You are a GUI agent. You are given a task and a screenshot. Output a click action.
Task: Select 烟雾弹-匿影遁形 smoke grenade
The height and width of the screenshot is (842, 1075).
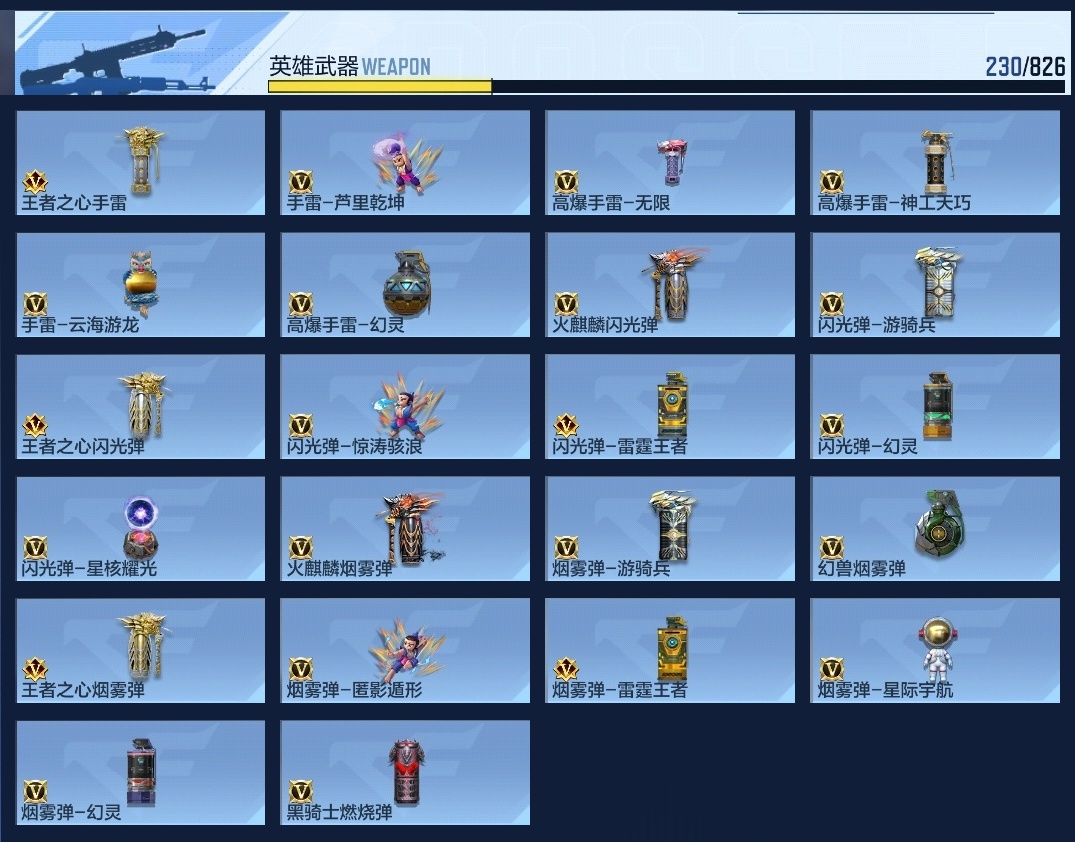pos(405,650)
